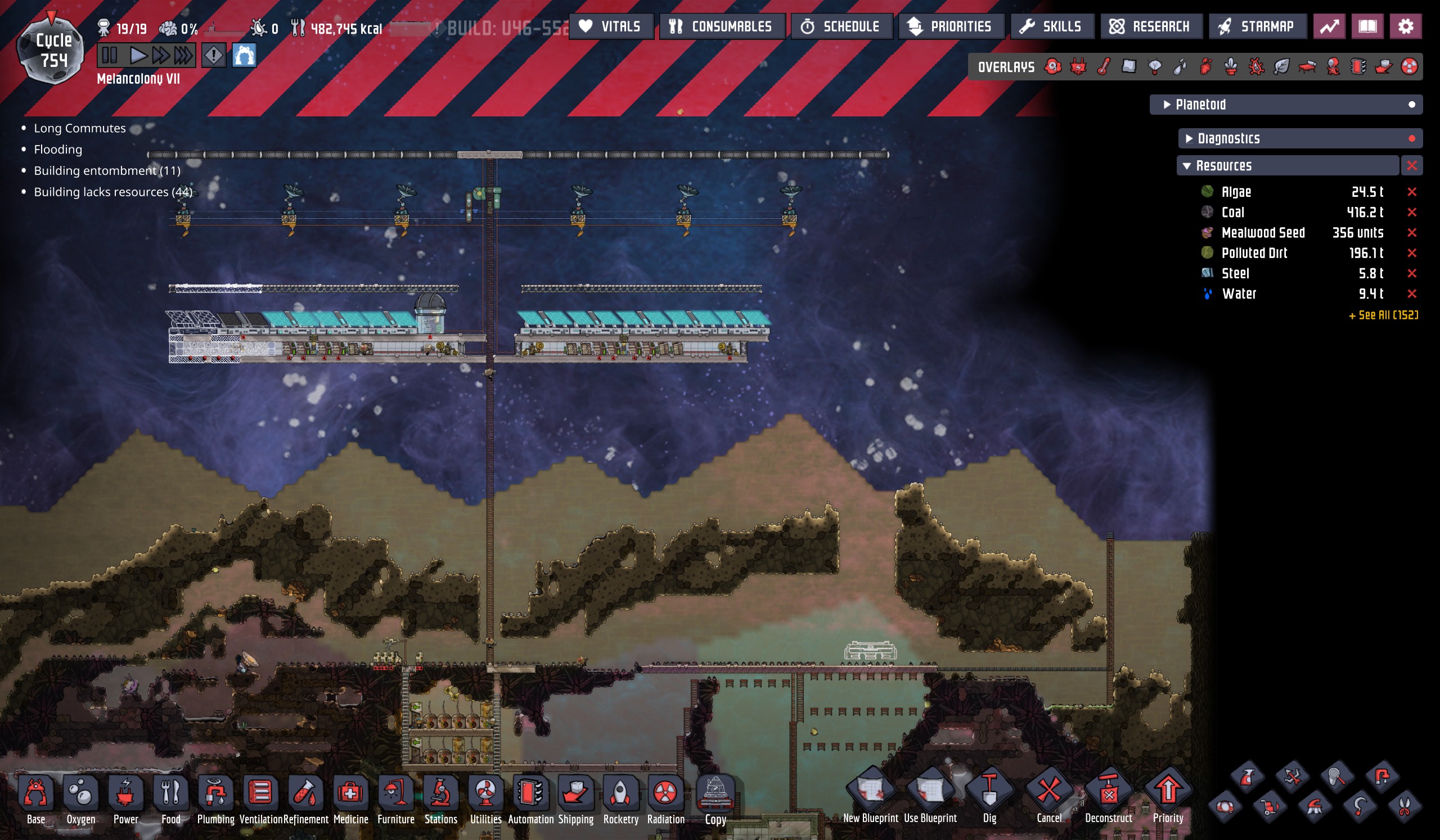
Task: Open the gear settings menu
Action: 1405,26
